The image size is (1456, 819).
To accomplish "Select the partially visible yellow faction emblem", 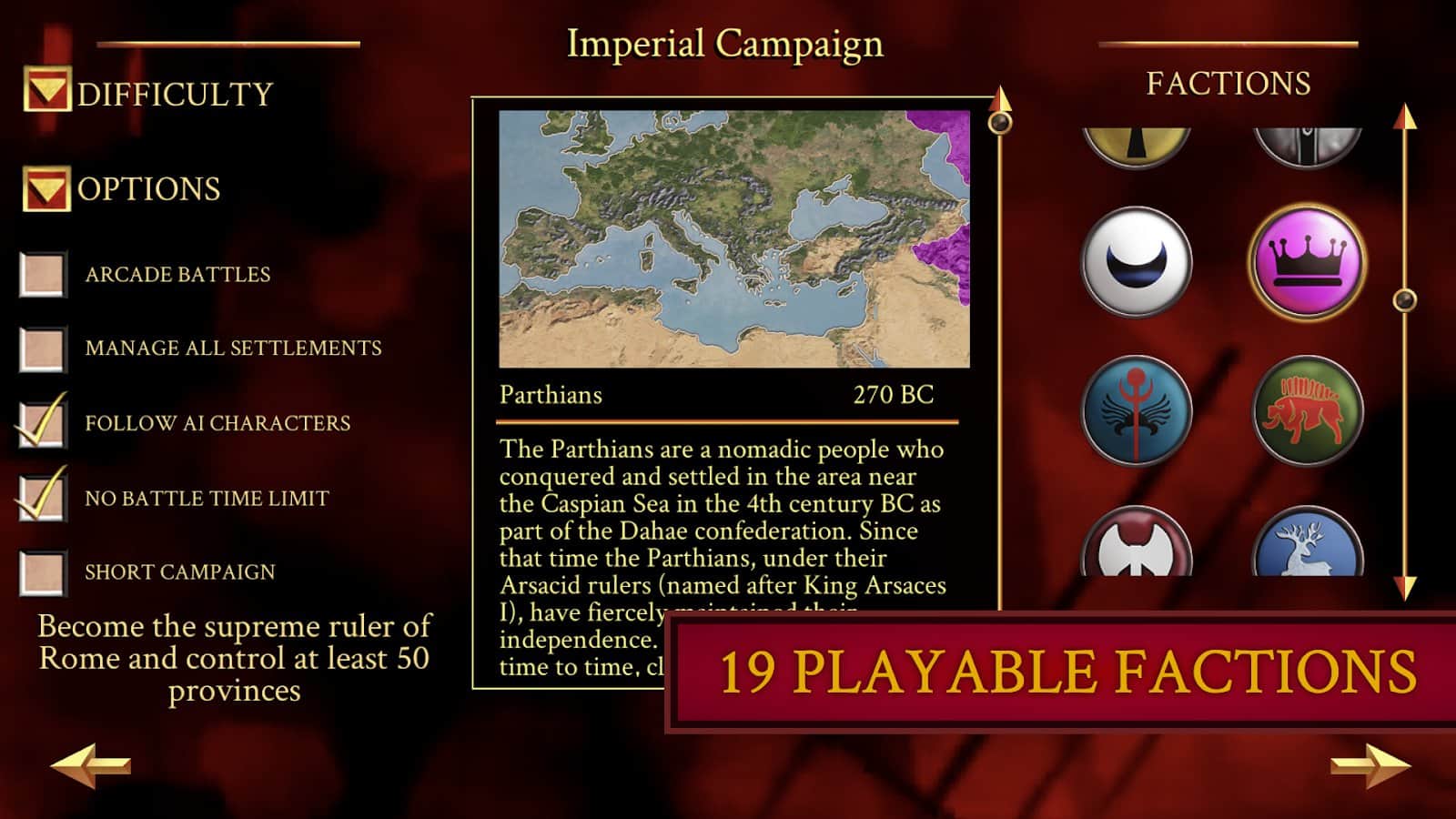I will coord(1137,144).
